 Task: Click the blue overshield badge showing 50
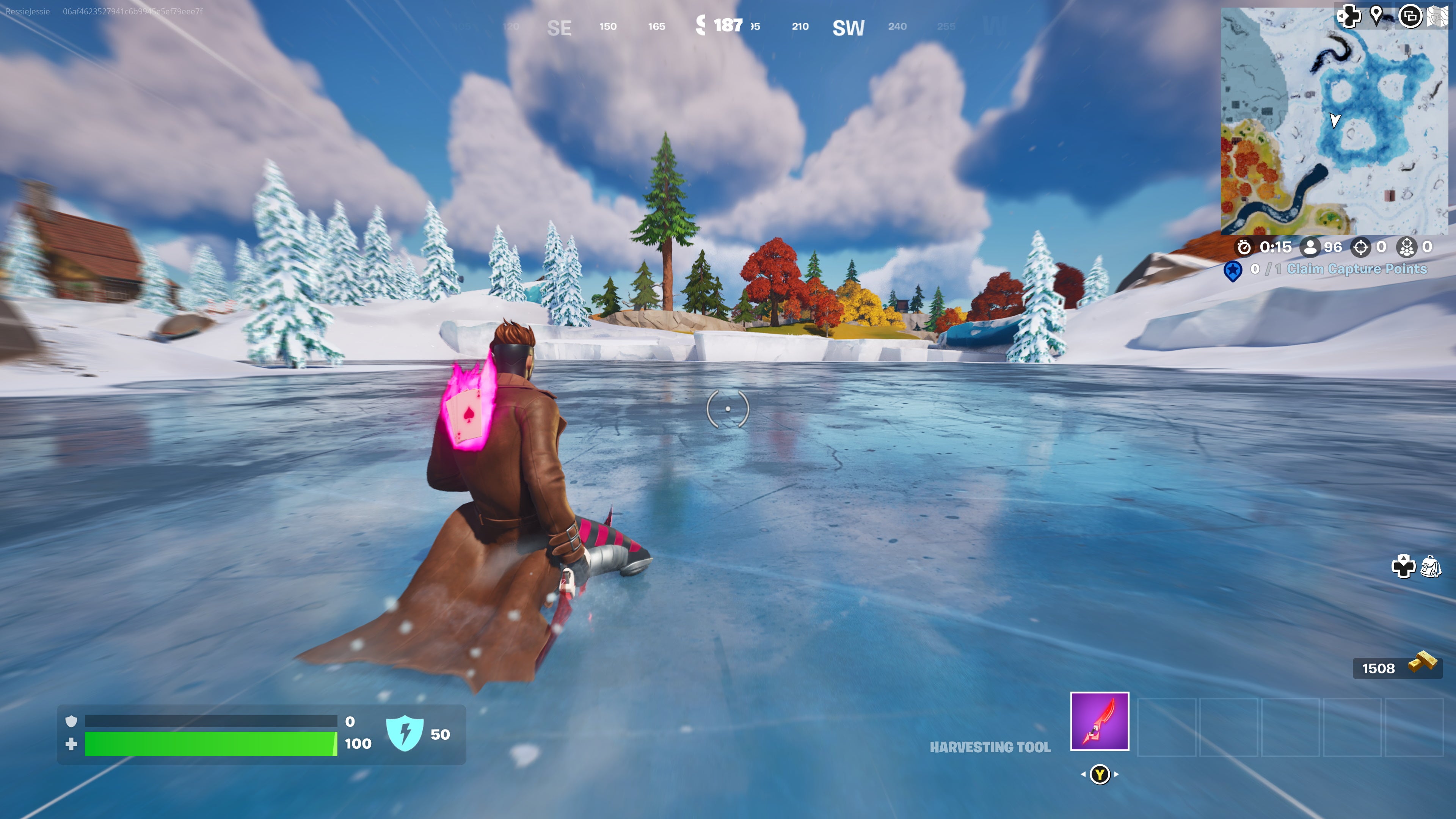coord(406,733)
